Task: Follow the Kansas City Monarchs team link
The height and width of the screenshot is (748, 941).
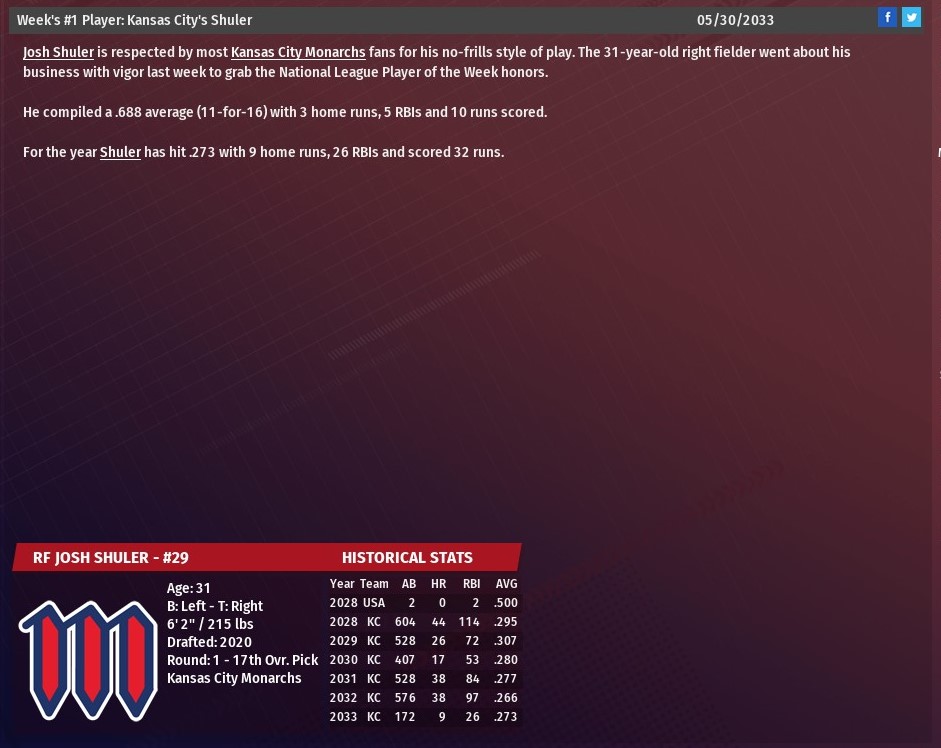Action: click(298, 52)
